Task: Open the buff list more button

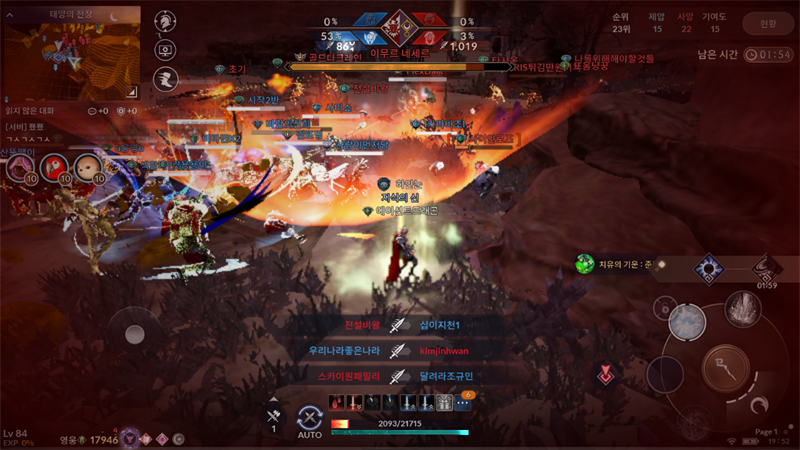Action: (x=463, y=401)
